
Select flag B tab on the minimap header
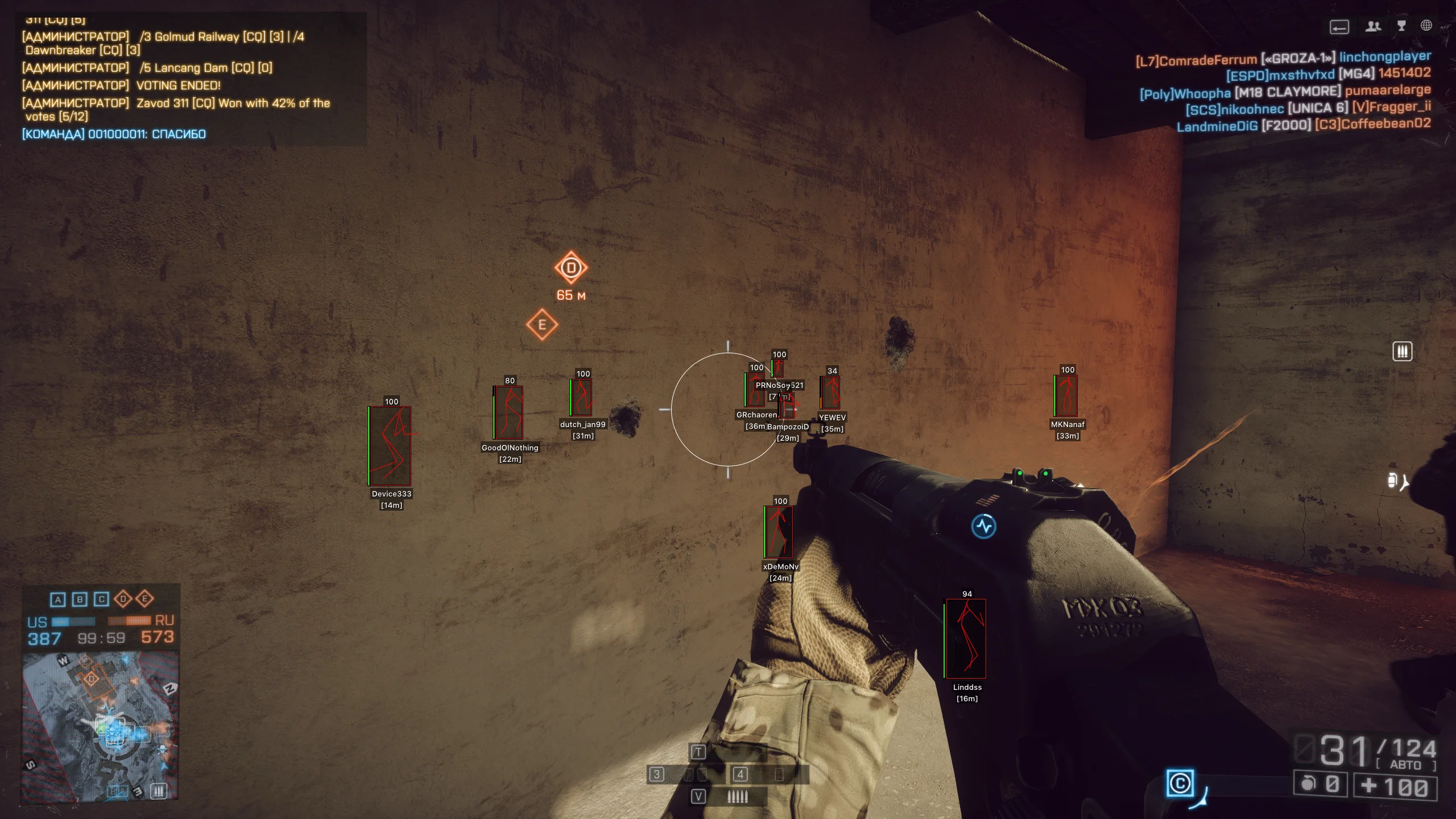[x=79, y=599]
